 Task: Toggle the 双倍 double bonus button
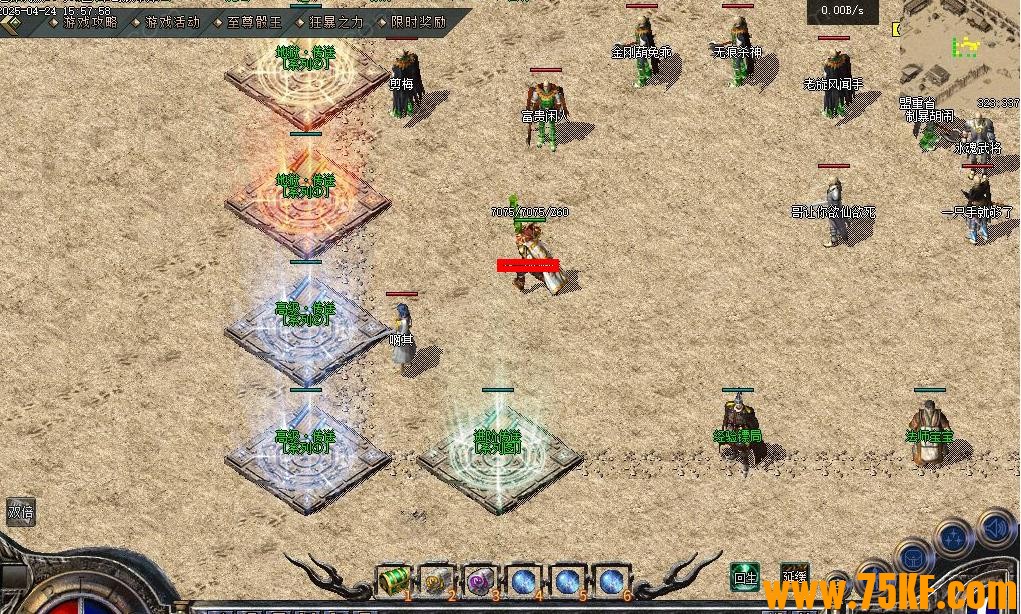21,512
